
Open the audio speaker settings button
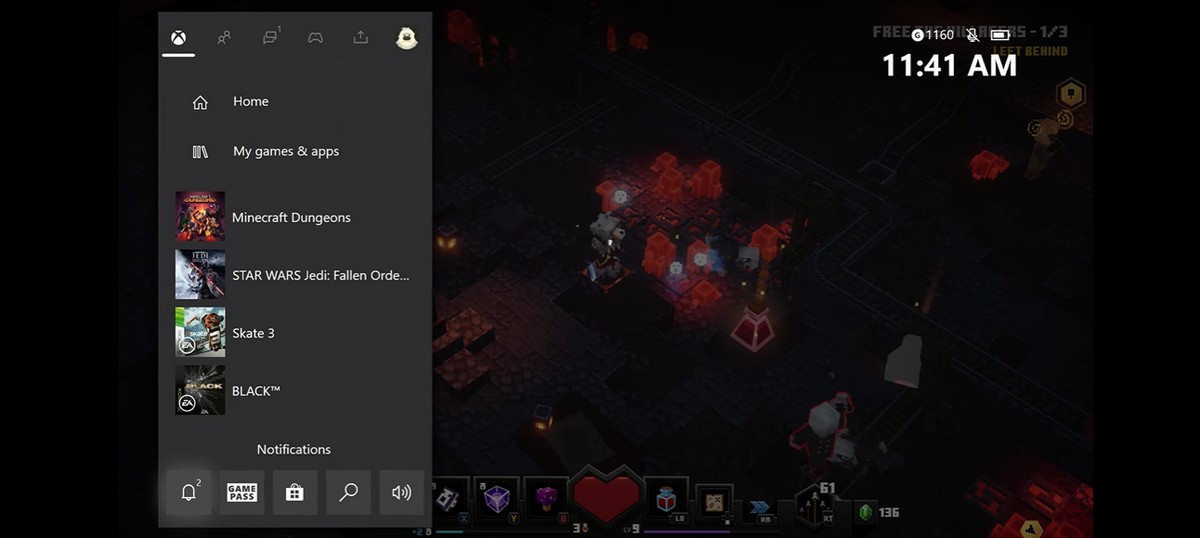401,492
